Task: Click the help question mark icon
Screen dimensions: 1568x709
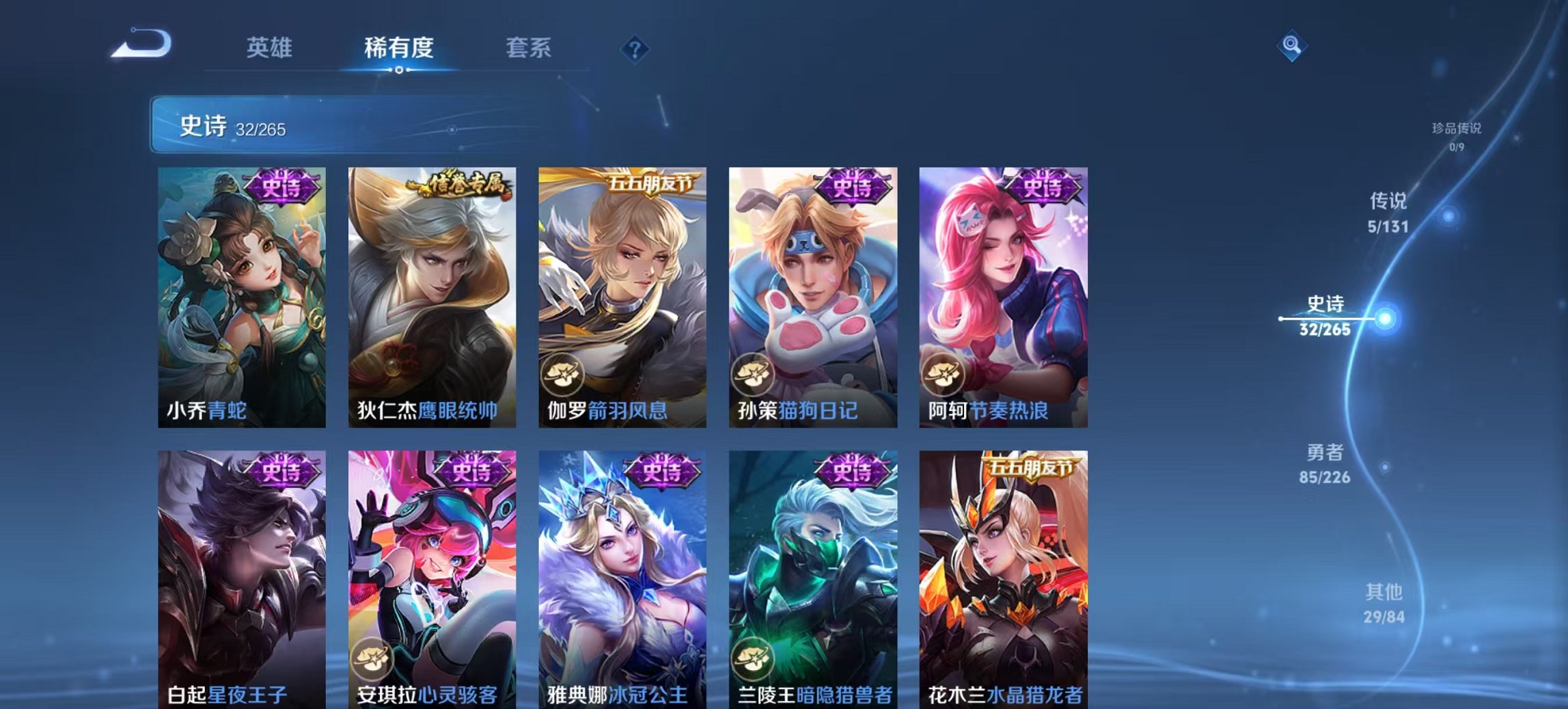Action: [x=635, y=48]
